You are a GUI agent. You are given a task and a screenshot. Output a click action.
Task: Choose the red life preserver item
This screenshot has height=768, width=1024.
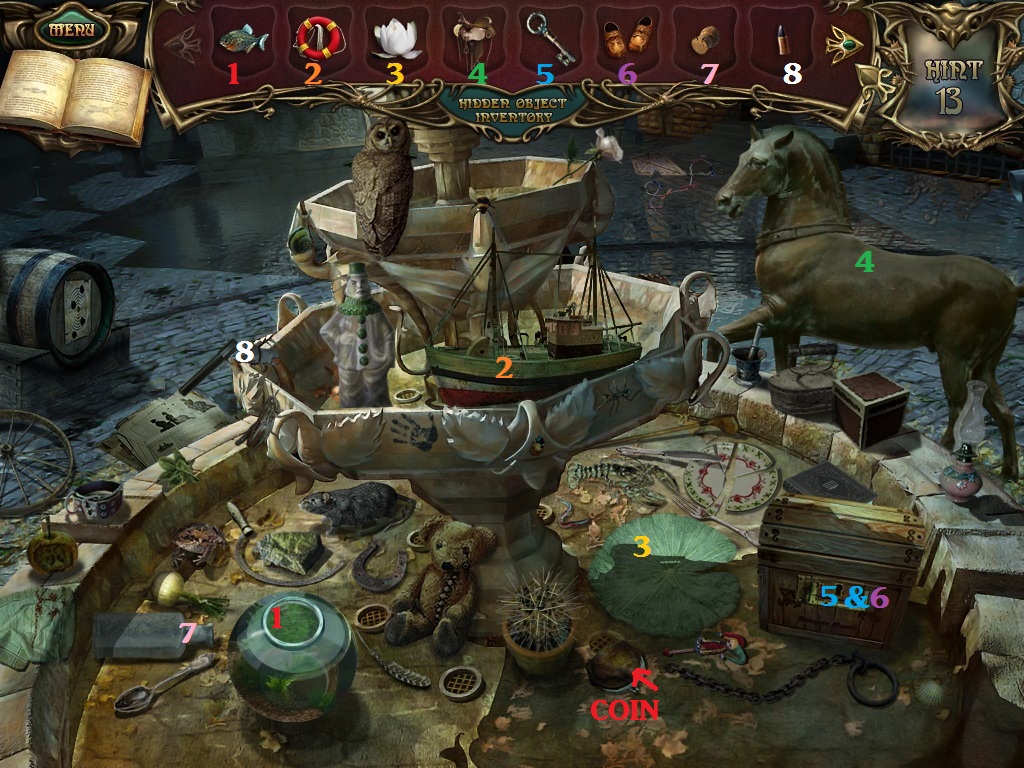pos(319,38)
